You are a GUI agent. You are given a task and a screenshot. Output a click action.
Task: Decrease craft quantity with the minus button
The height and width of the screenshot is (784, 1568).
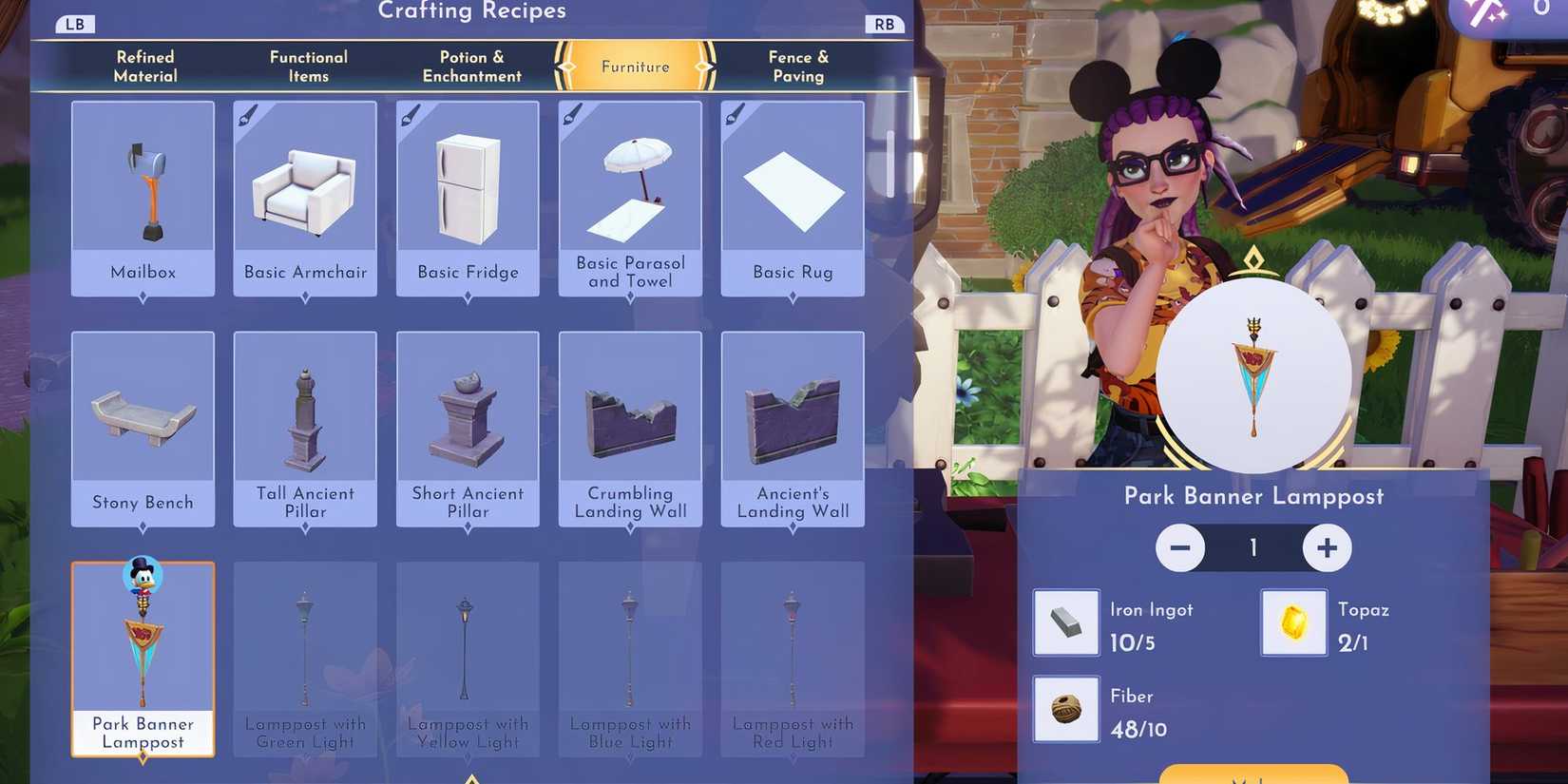tap(1180, 548)
